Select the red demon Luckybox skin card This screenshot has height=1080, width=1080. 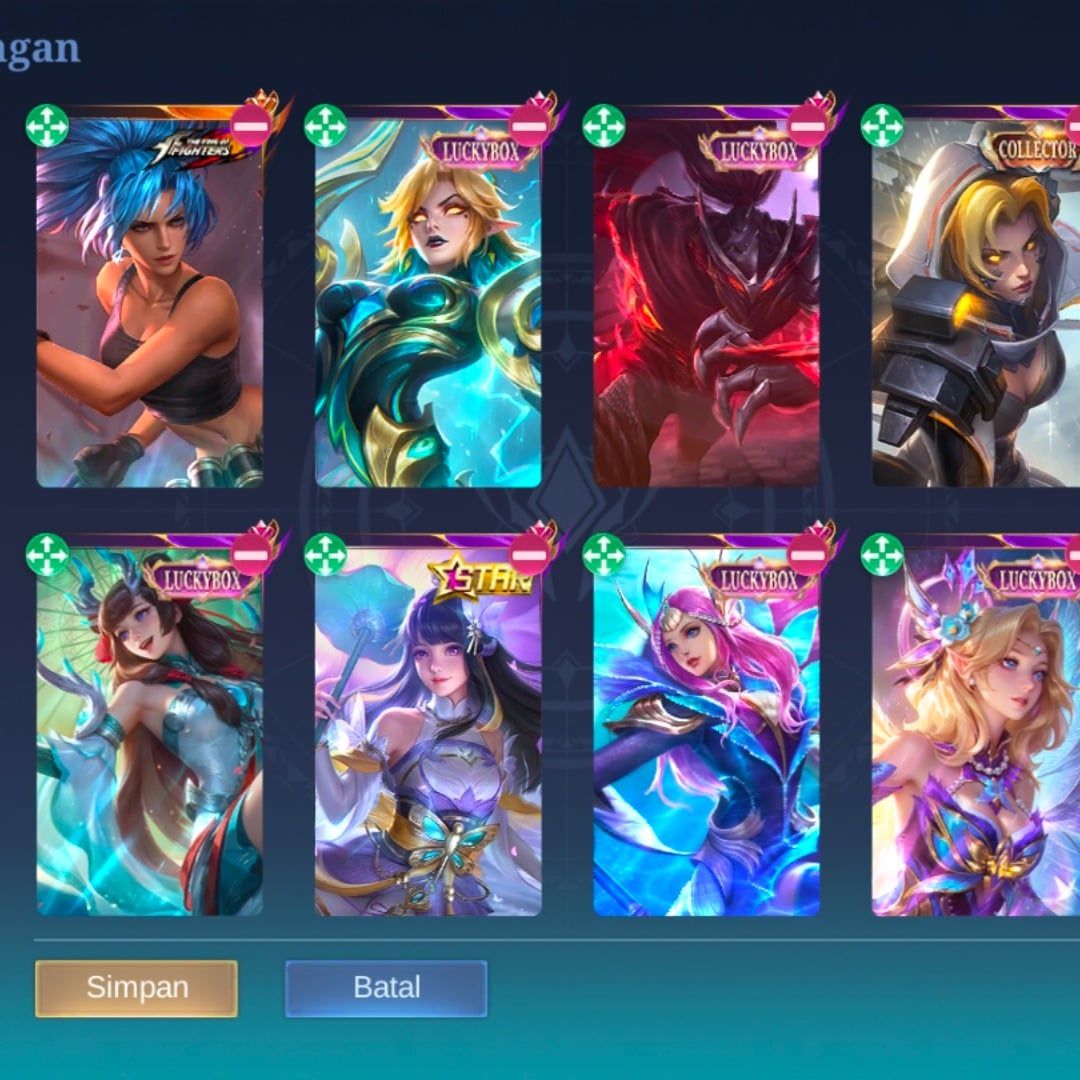tap(706, 310)
